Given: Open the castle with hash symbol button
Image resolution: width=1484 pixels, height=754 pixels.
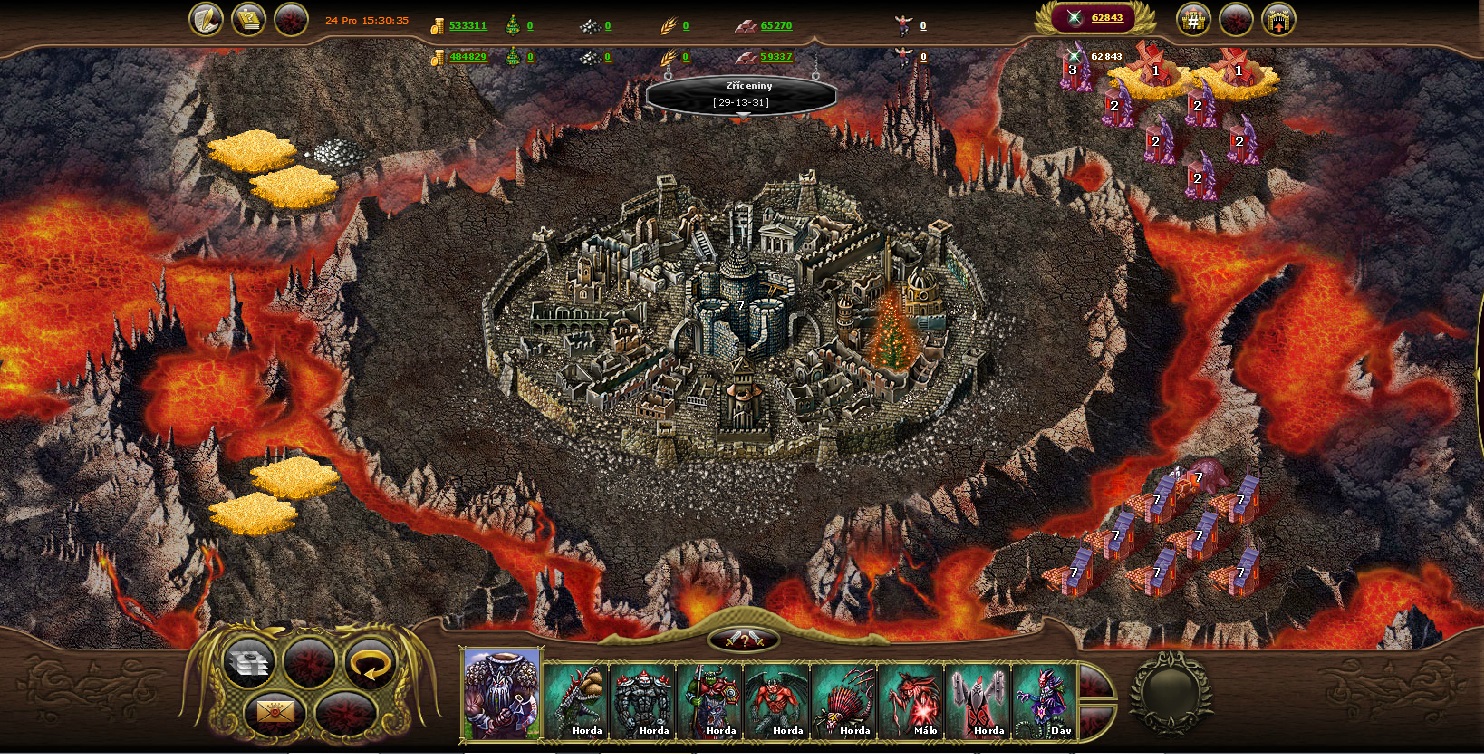Looking at the screenshot, I should (1194, 19).
